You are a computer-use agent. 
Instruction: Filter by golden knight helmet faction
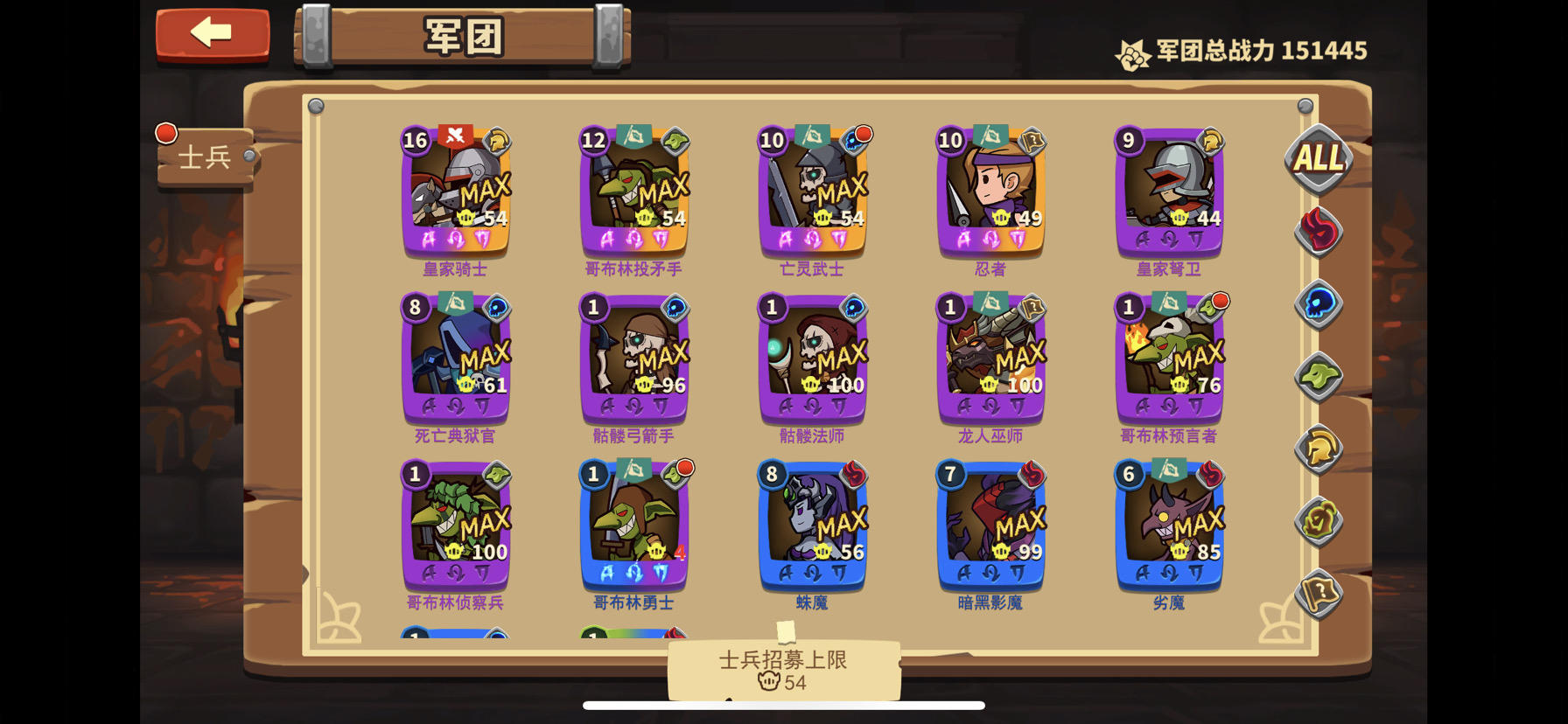point(1319,448)
